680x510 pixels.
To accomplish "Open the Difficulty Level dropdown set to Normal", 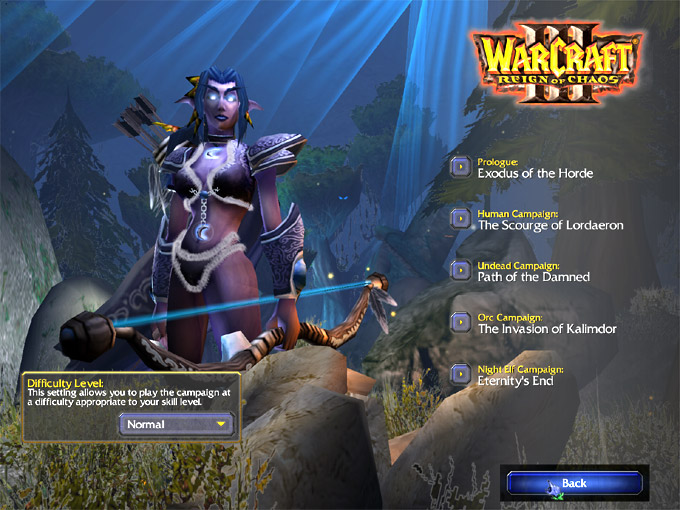I will point(176,424).
